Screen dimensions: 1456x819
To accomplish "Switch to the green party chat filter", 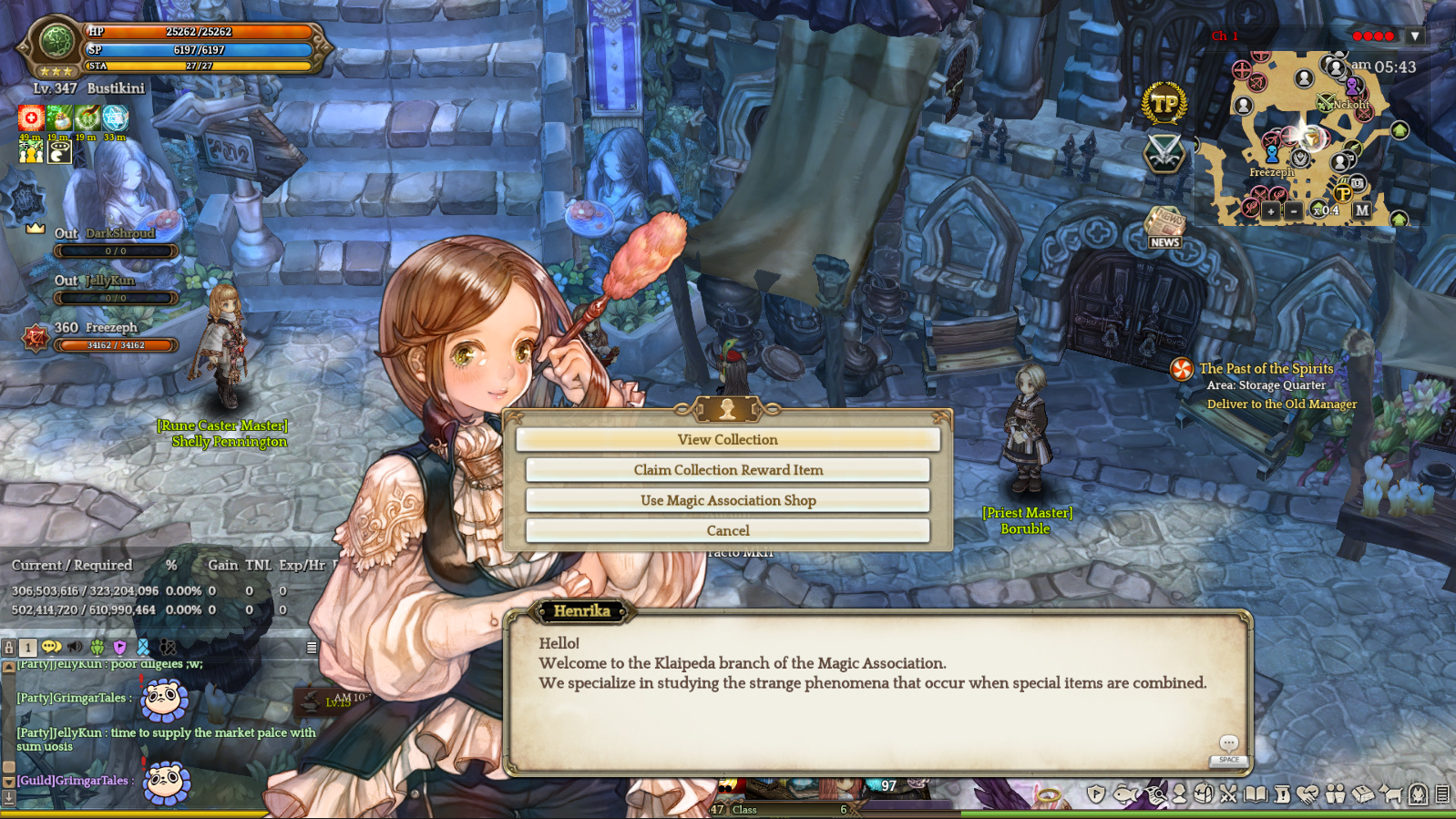I will 97,647.
